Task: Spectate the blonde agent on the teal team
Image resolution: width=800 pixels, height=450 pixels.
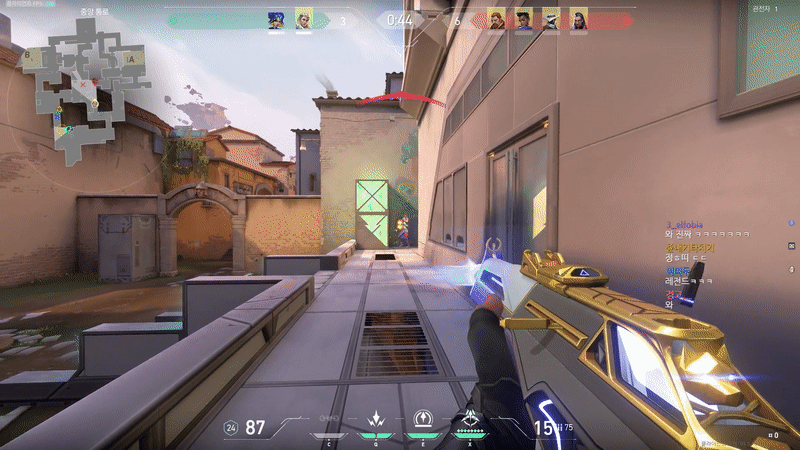Action: (304, 19)
